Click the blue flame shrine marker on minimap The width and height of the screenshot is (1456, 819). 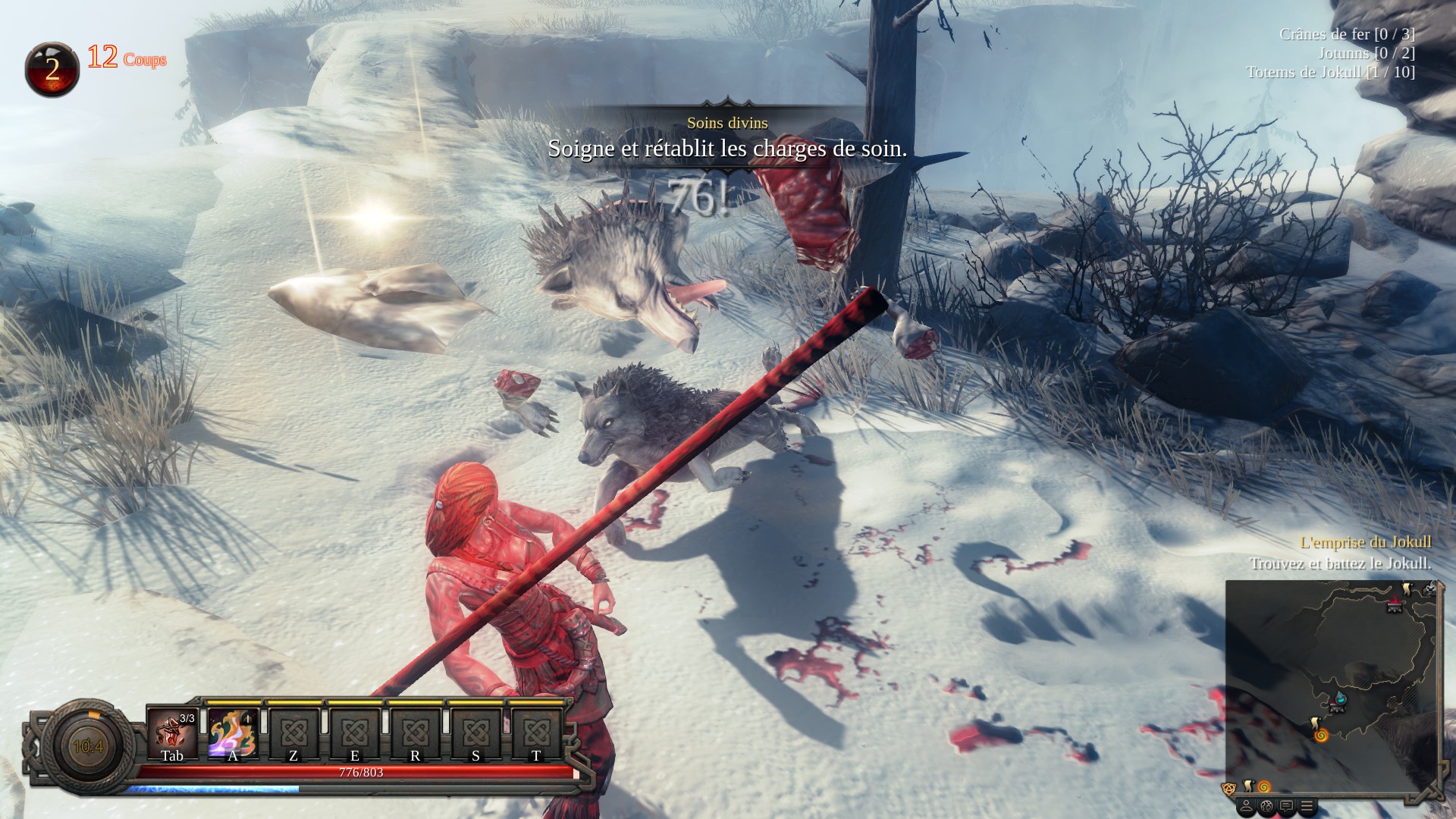tap(1340, 698)
